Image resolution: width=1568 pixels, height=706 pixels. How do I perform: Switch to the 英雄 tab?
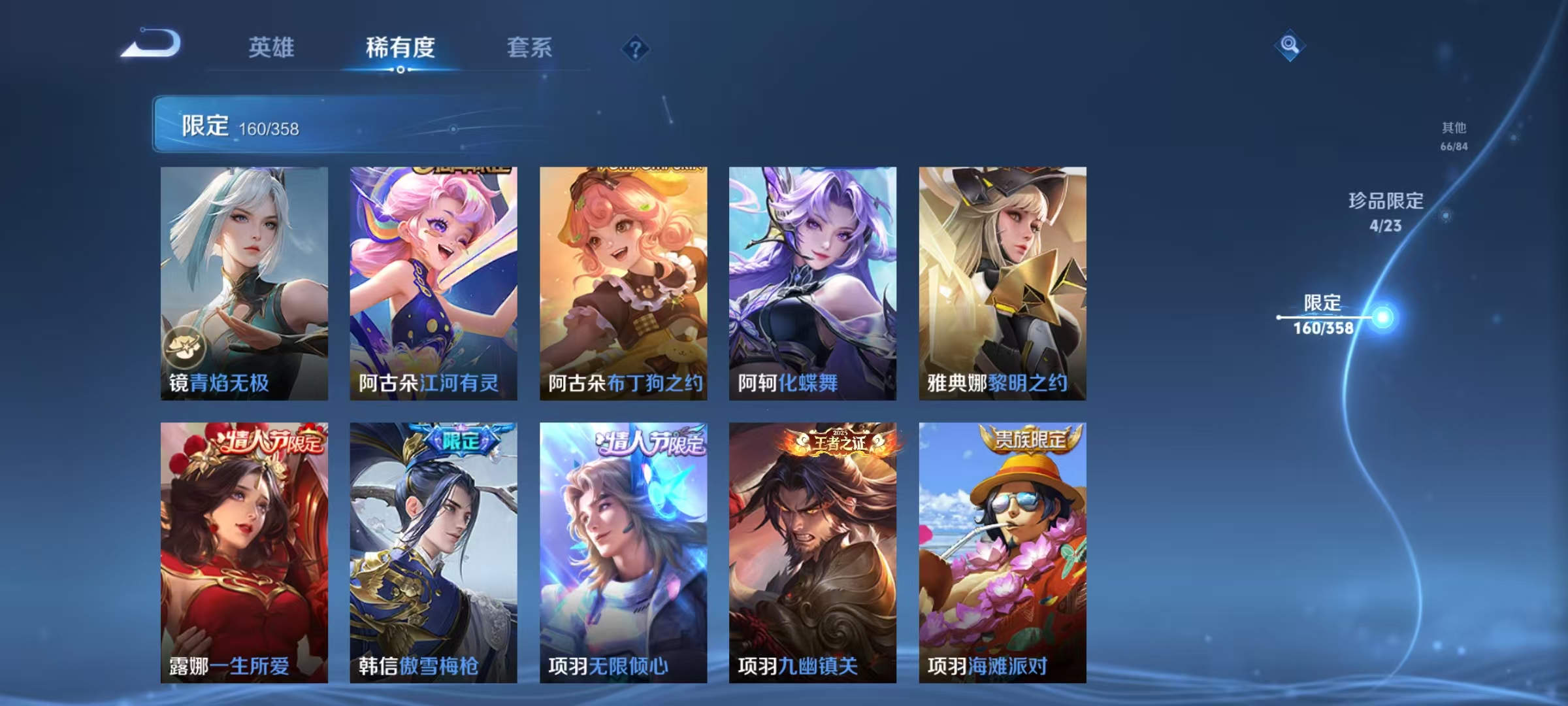pos(272,48)
